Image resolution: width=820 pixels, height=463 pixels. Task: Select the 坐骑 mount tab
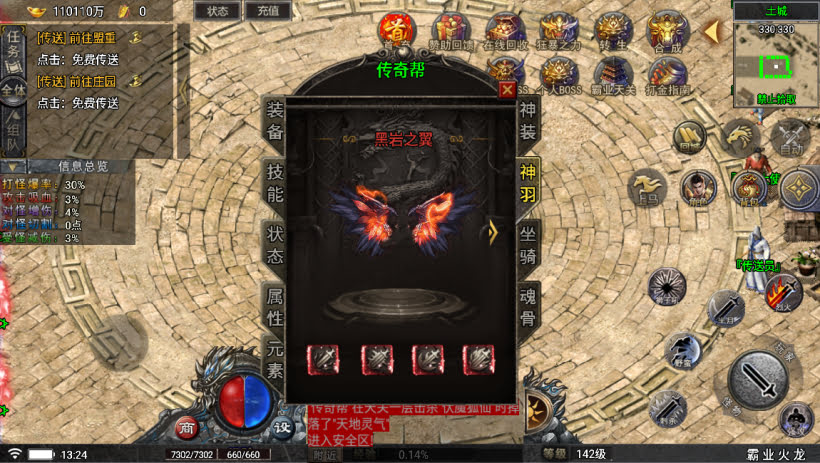pos(528,245)
